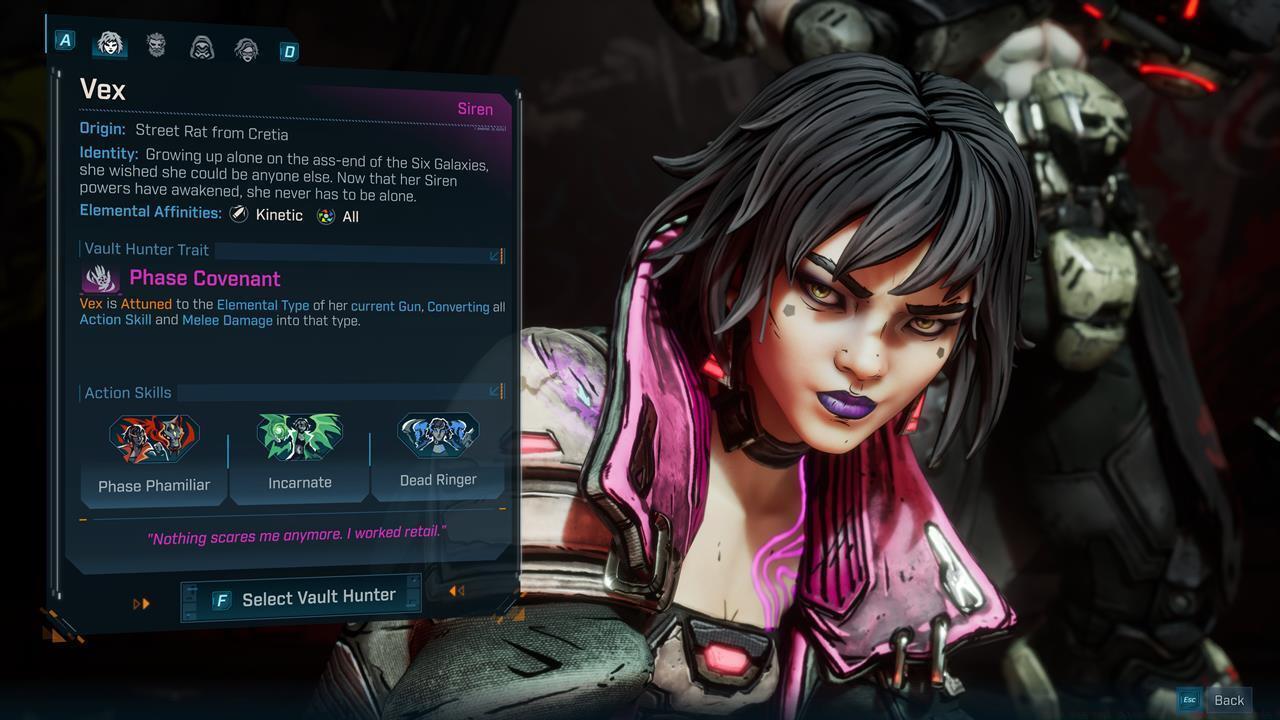Open the hooded masked Vault Hunter's portrait
This screenshot has width=1280, height=720.
[x=202, y=45]
